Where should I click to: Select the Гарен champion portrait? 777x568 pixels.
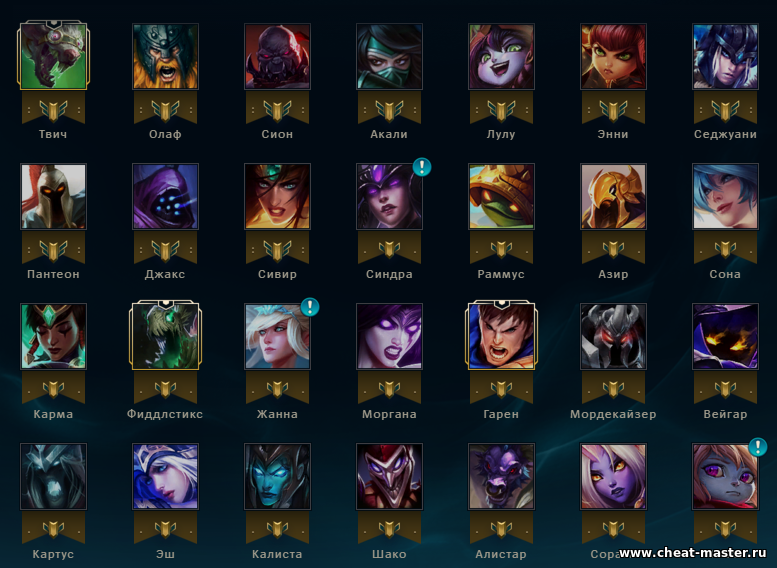pos(501,337)
